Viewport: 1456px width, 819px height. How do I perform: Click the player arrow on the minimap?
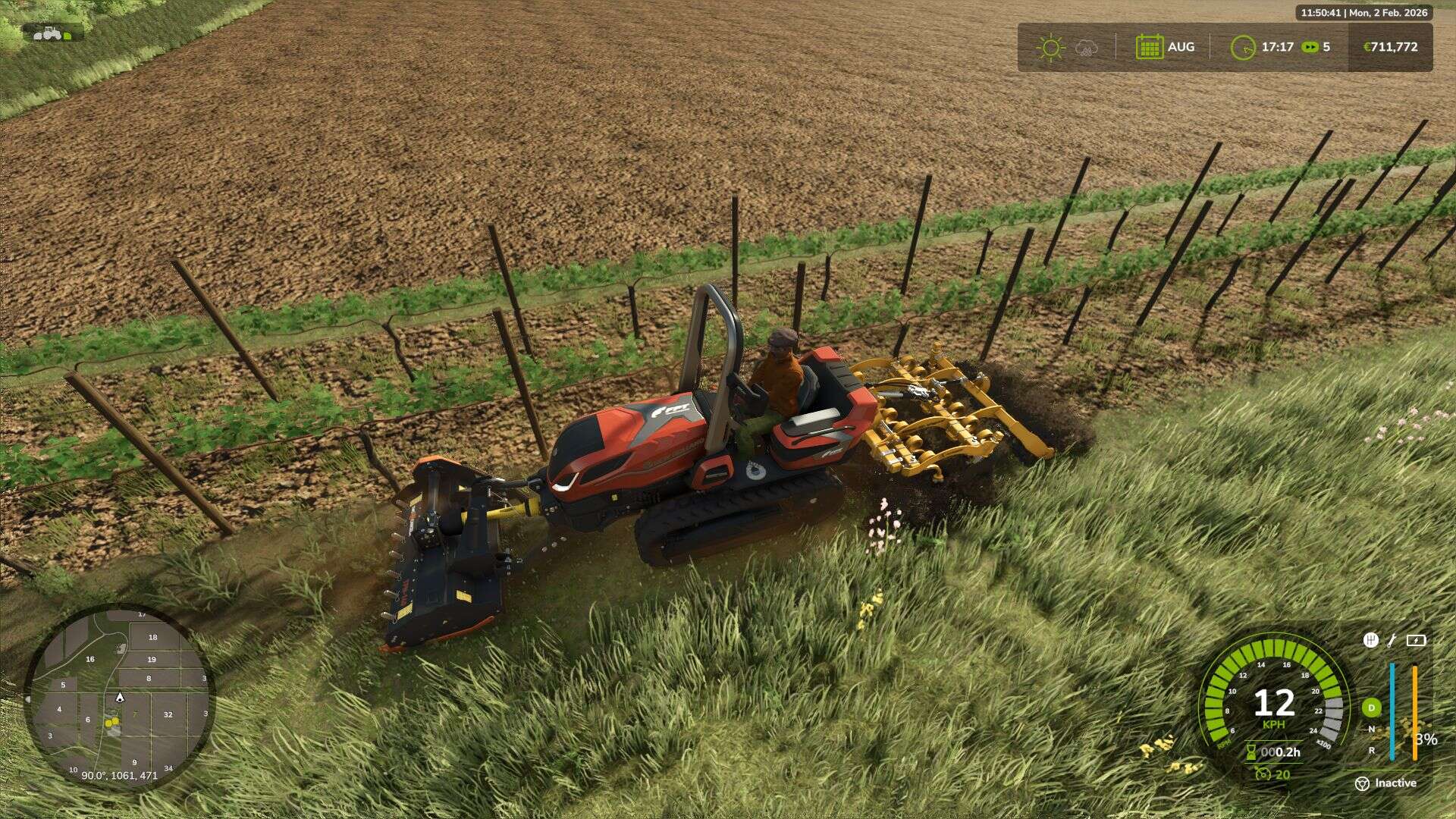pos(121,697)
